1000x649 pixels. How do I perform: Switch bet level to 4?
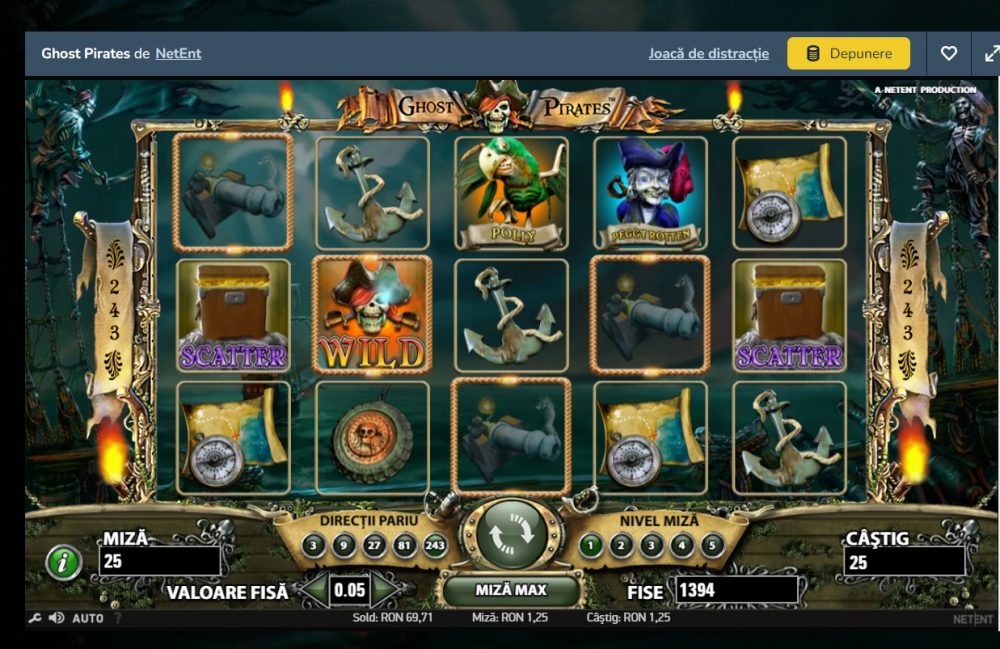click(x=682, y=546)
